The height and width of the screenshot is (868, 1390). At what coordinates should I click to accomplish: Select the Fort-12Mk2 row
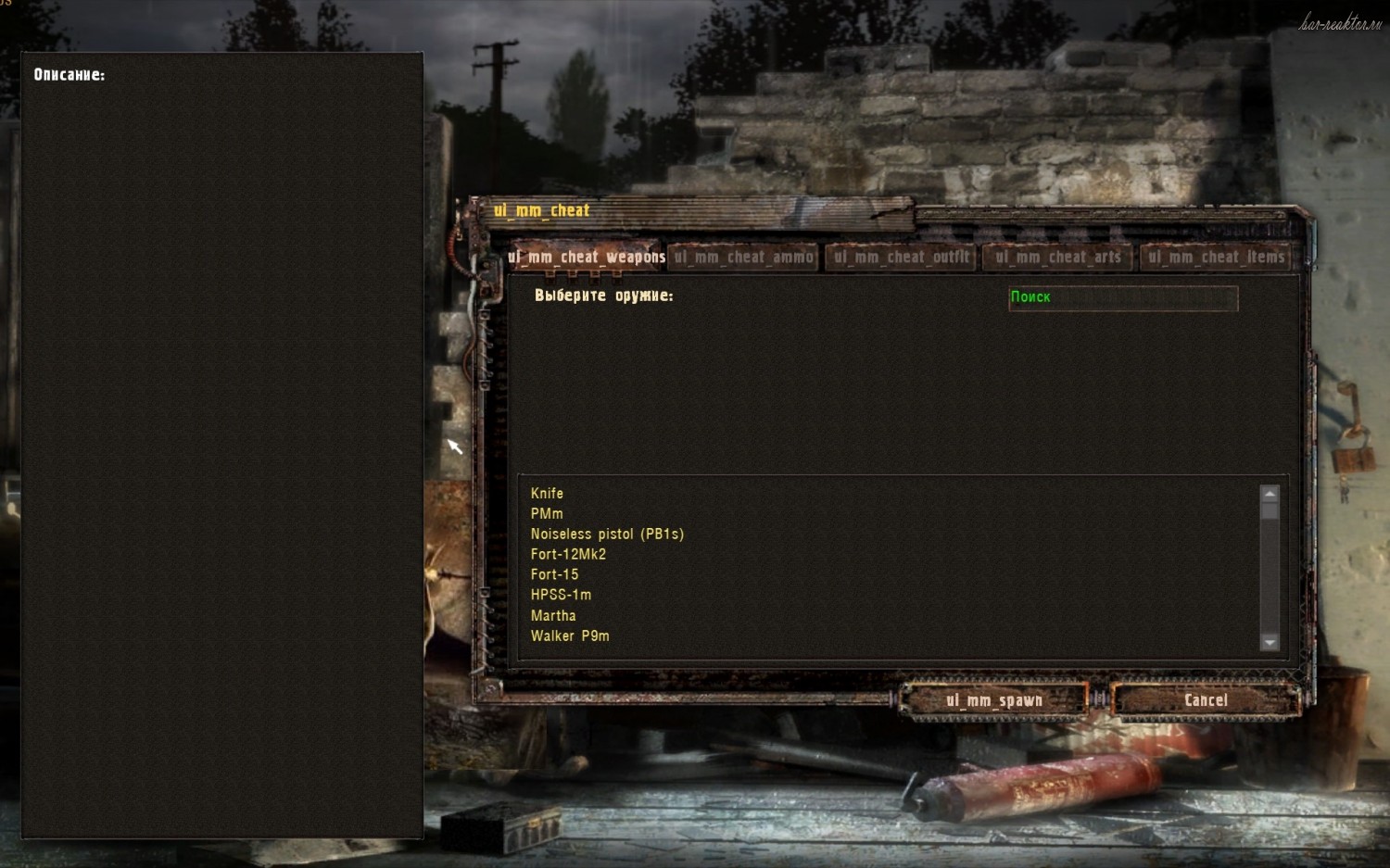568,555
